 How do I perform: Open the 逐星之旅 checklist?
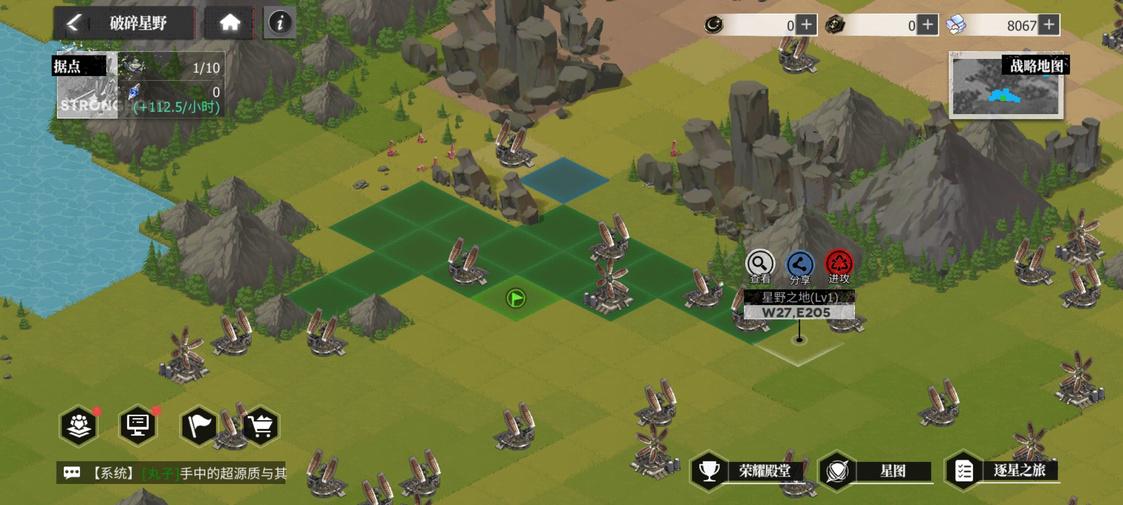point(1003,471)
